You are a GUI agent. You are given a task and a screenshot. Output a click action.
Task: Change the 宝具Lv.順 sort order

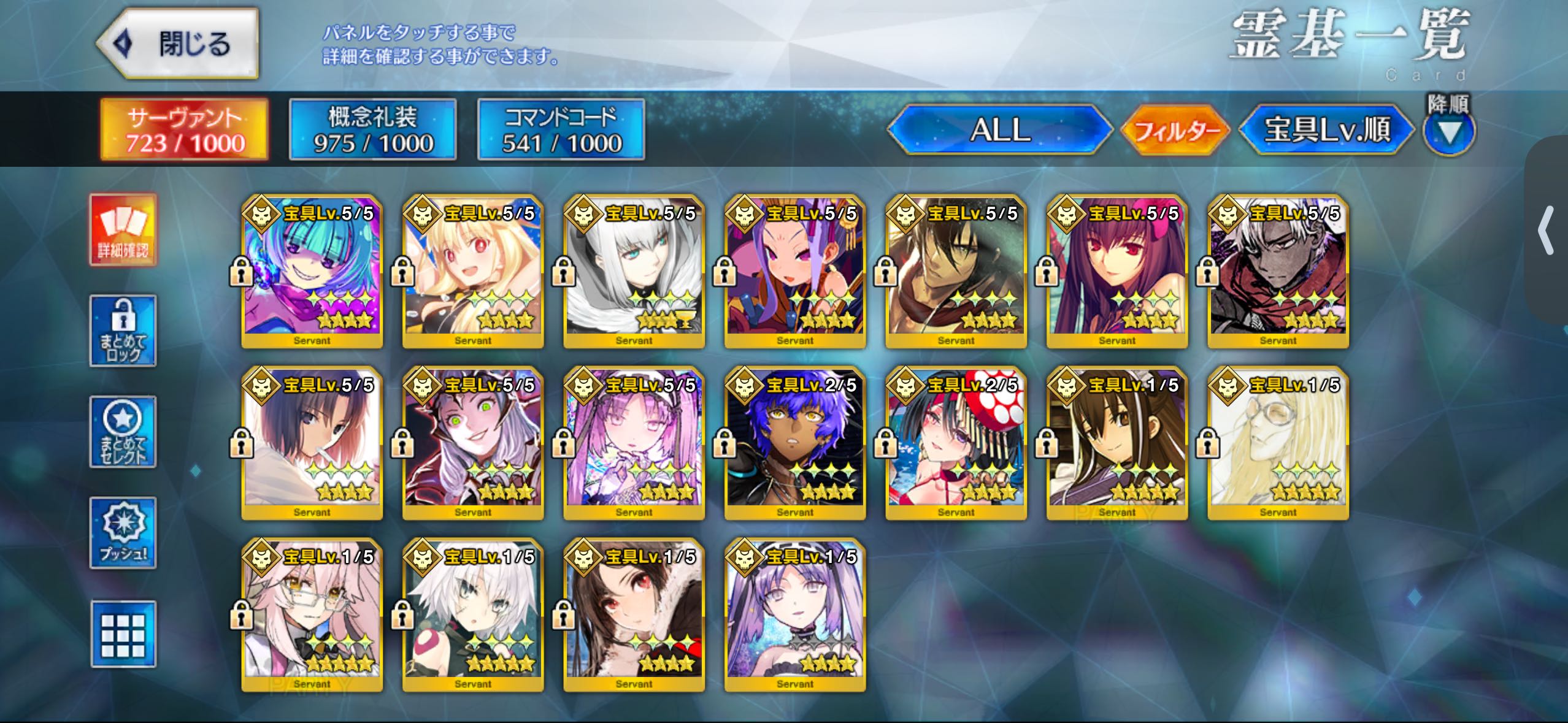(x=1326, y=130)
